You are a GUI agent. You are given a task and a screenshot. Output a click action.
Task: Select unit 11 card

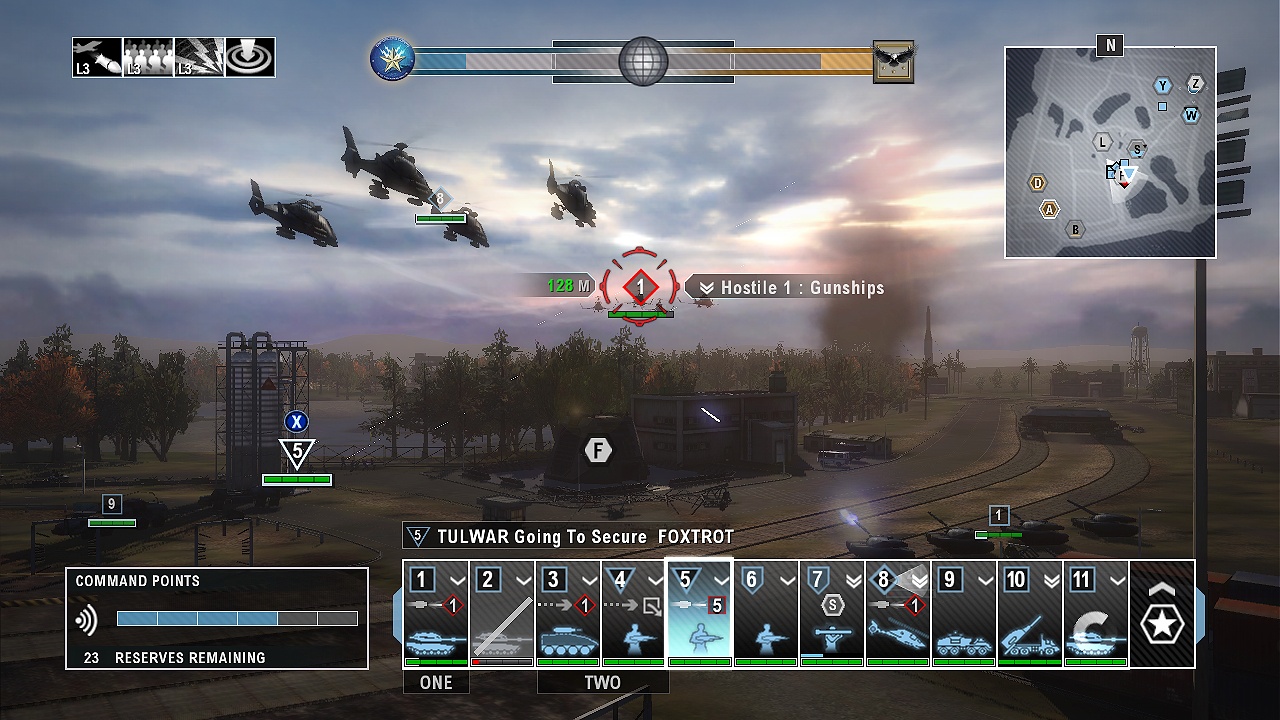pyautogui.click(x=1096, y=613)
